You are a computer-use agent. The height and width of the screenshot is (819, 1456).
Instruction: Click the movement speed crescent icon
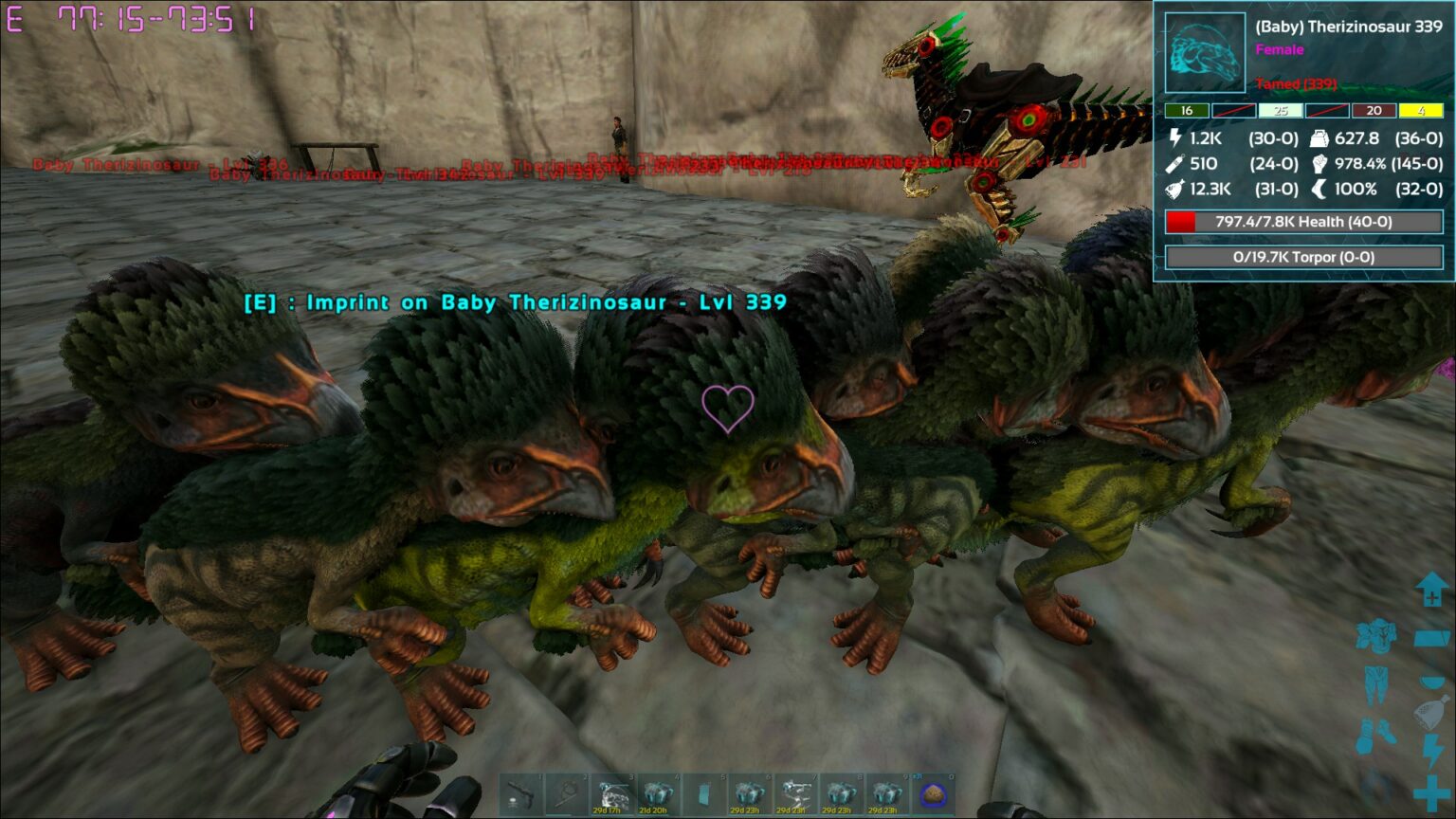click(1318, 190)
